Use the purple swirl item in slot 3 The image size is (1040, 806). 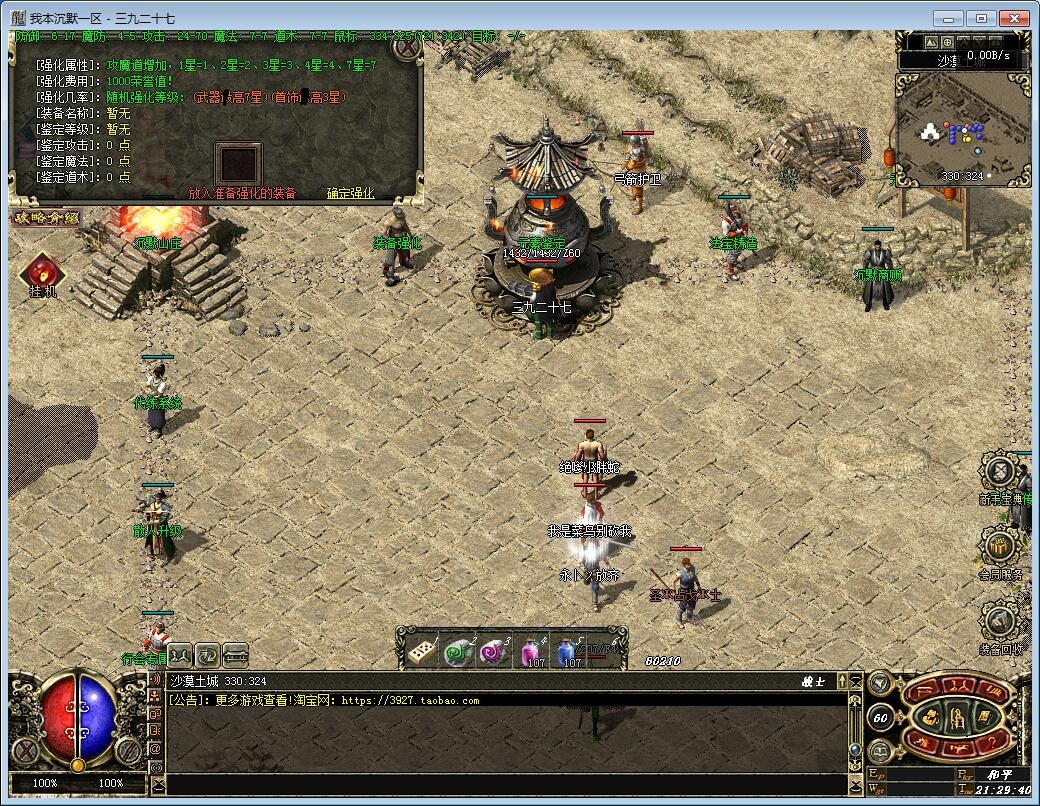click(493, 651)
